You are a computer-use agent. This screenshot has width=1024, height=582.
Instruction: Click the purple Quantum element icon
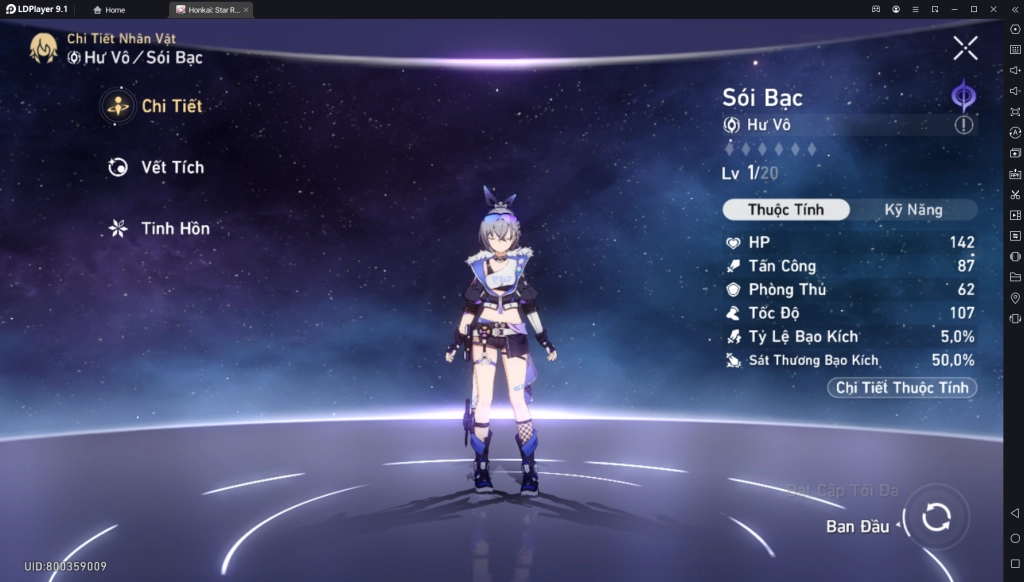tap(963, 96)
